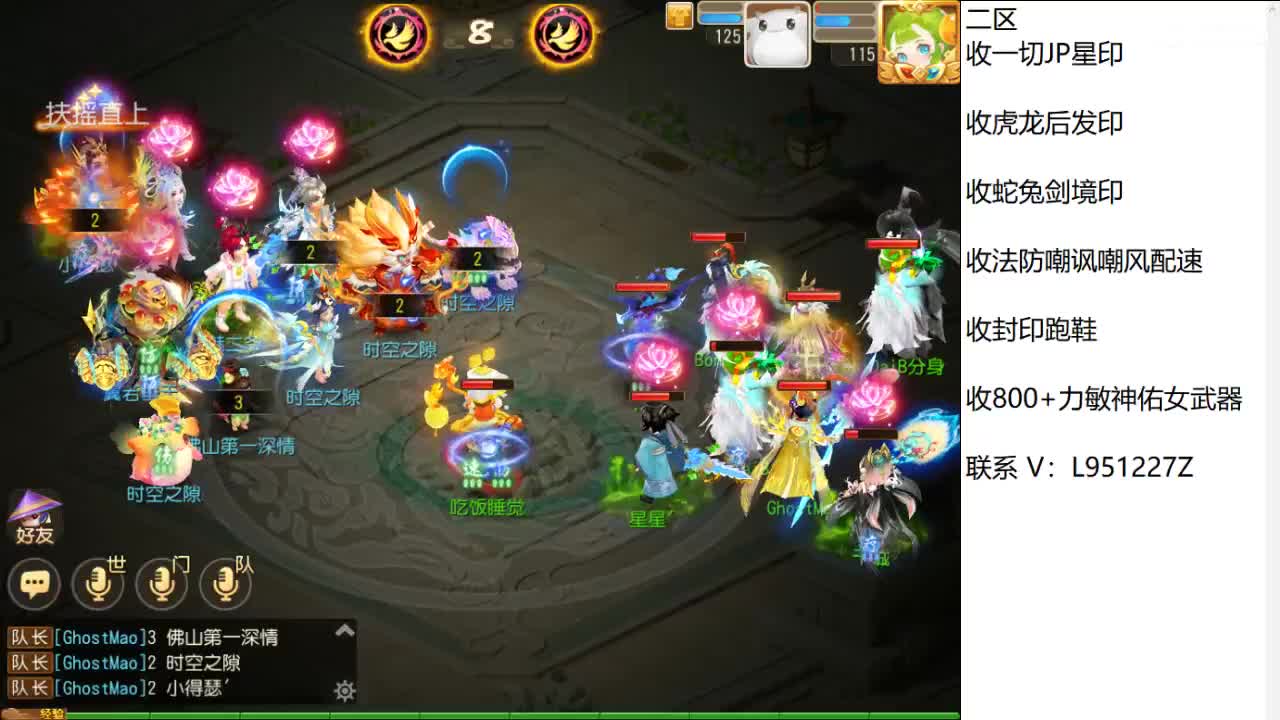Click the 扶摇直上 title banner at top left
The width and height of the screenshot is (1280, 720).
click(x=97, y=113)
